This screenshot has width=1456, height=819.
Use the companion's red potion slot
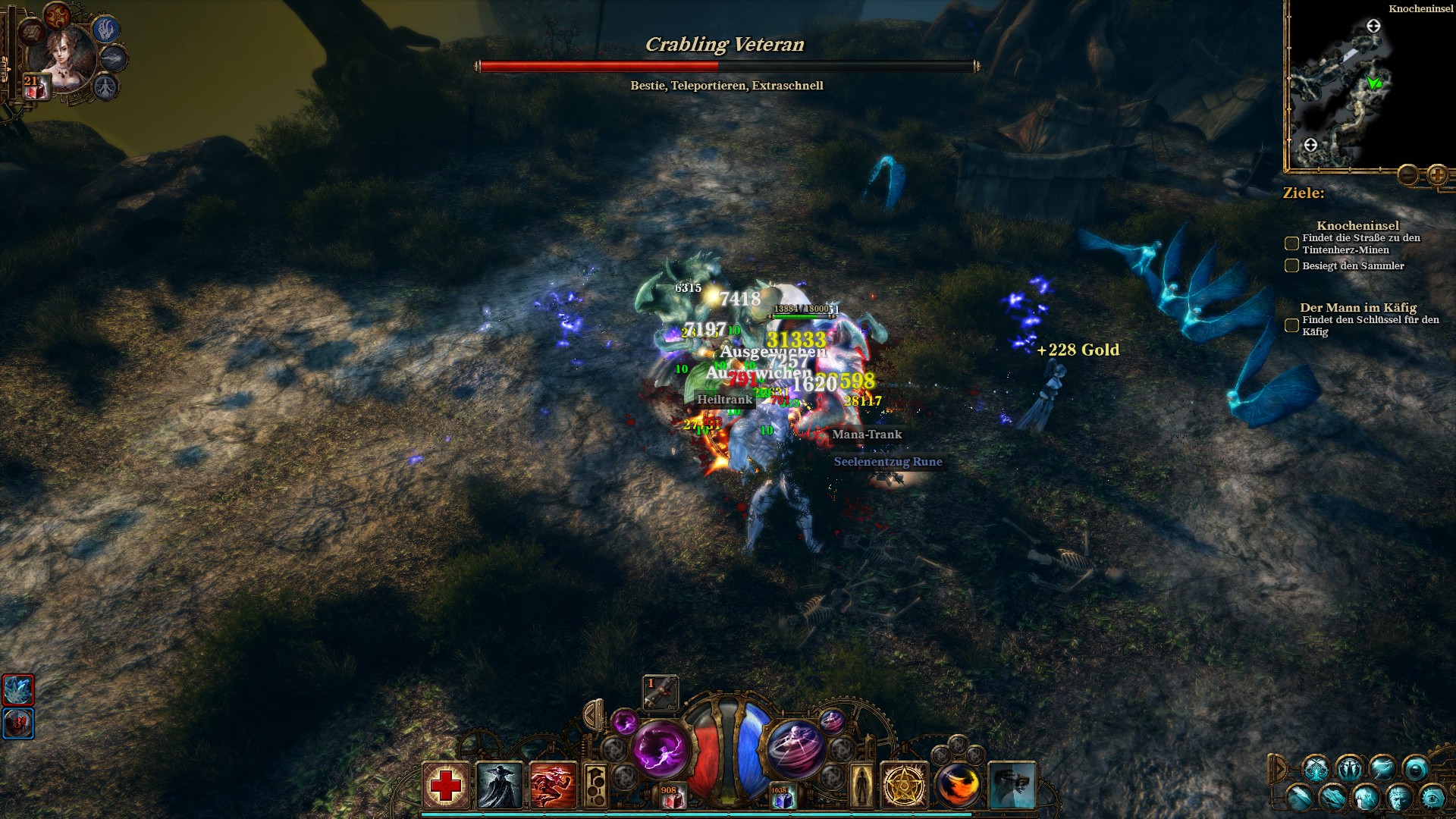pyautogui.click(x=35, y=87)
